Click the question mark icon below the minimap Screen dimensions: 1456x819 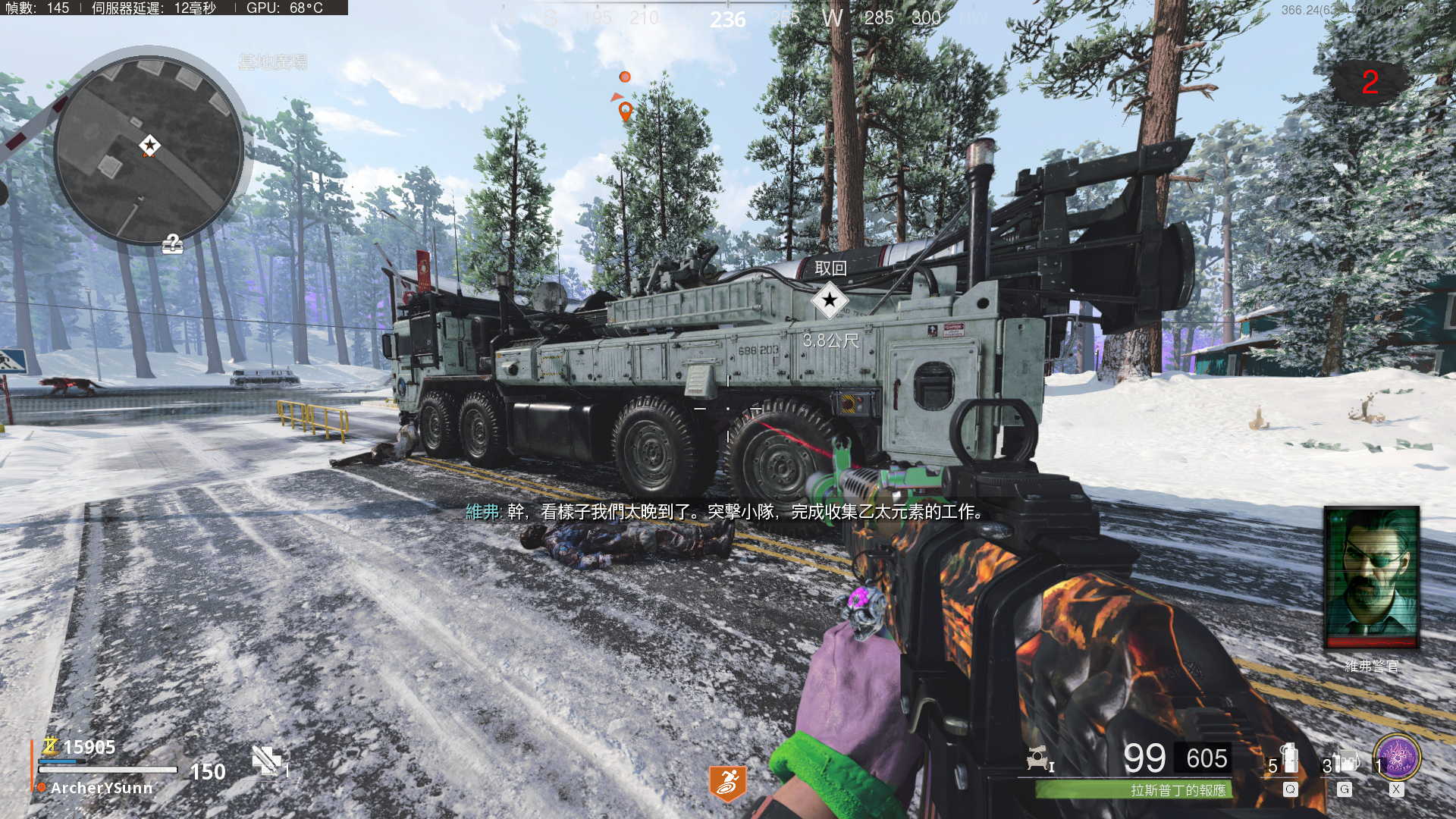coord(173,244)
